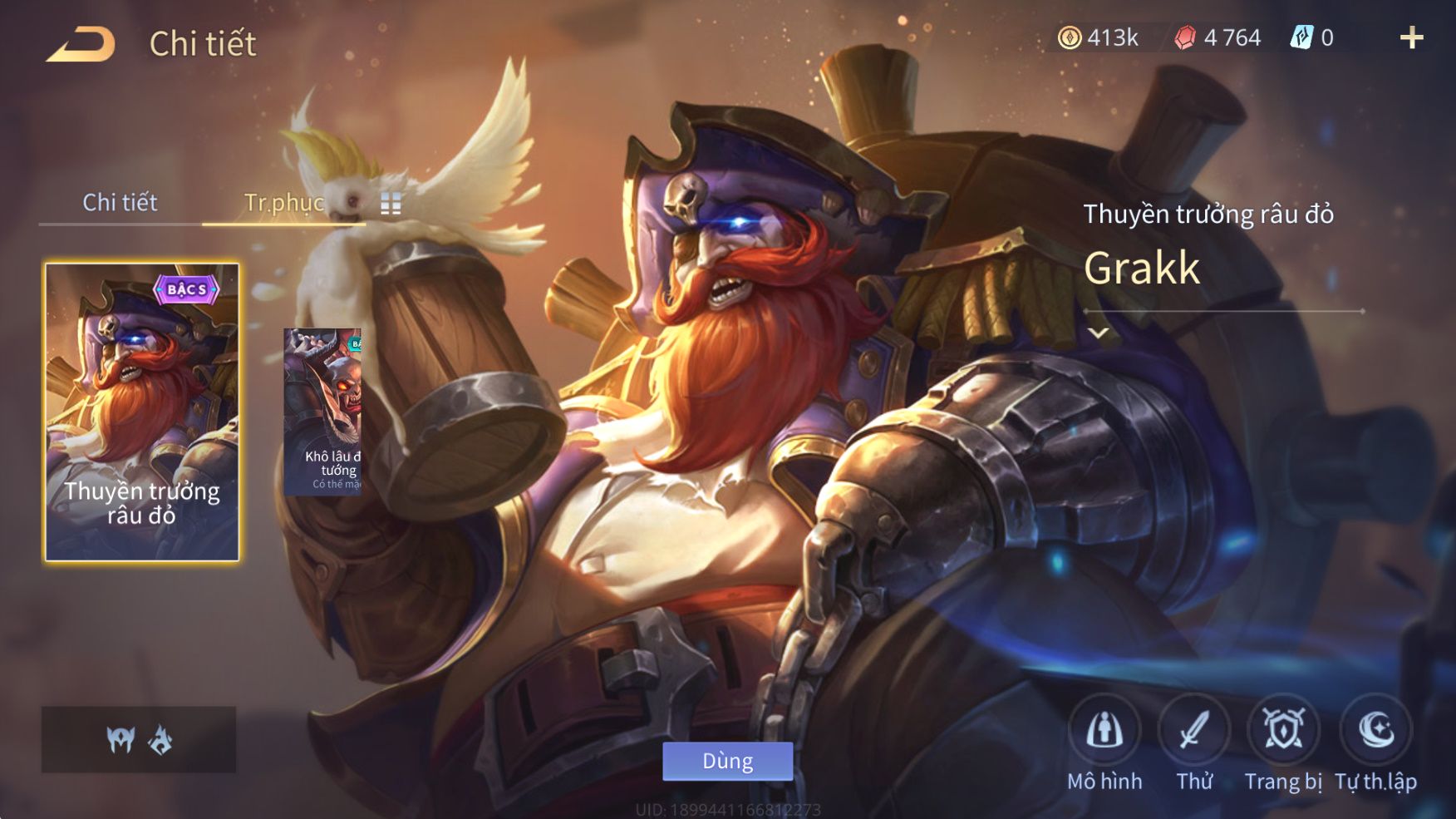Screen dimensions: 1456x819
Task: Open the Tự th.lập customization
Action: pos(1375,731)
